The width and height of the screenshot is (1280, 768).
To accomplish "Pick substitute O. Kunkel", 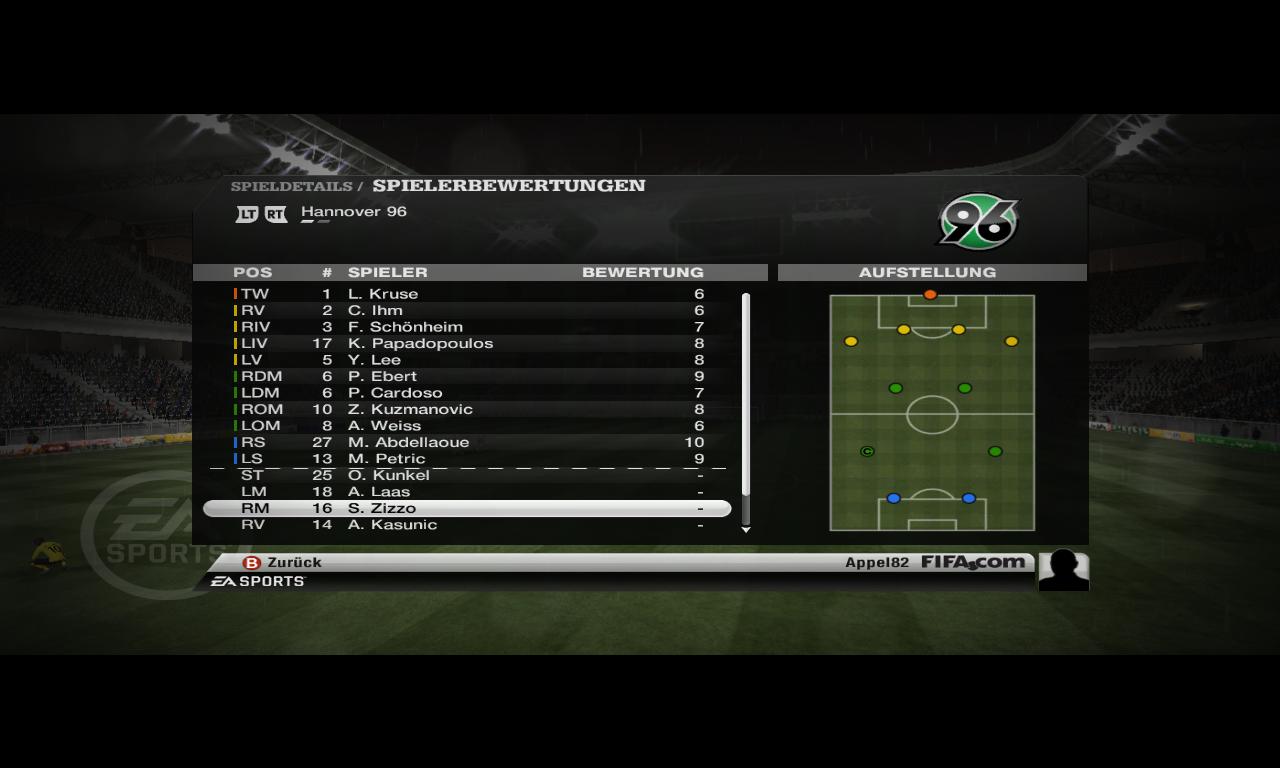I will [388, 475].
